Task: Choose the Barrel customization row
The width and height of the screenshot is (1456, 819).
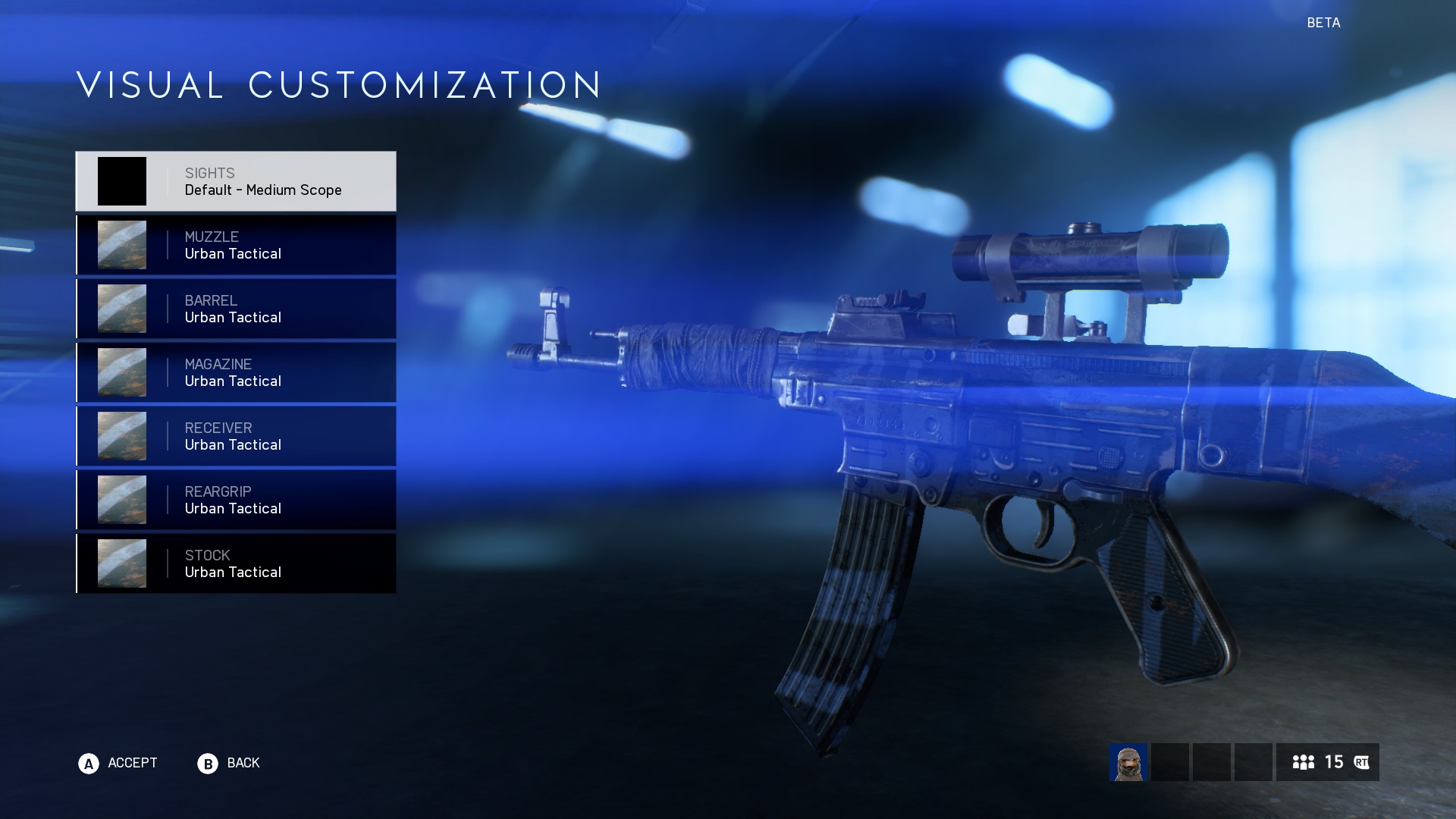Action: pyautogui.click(x=236, y=309)
